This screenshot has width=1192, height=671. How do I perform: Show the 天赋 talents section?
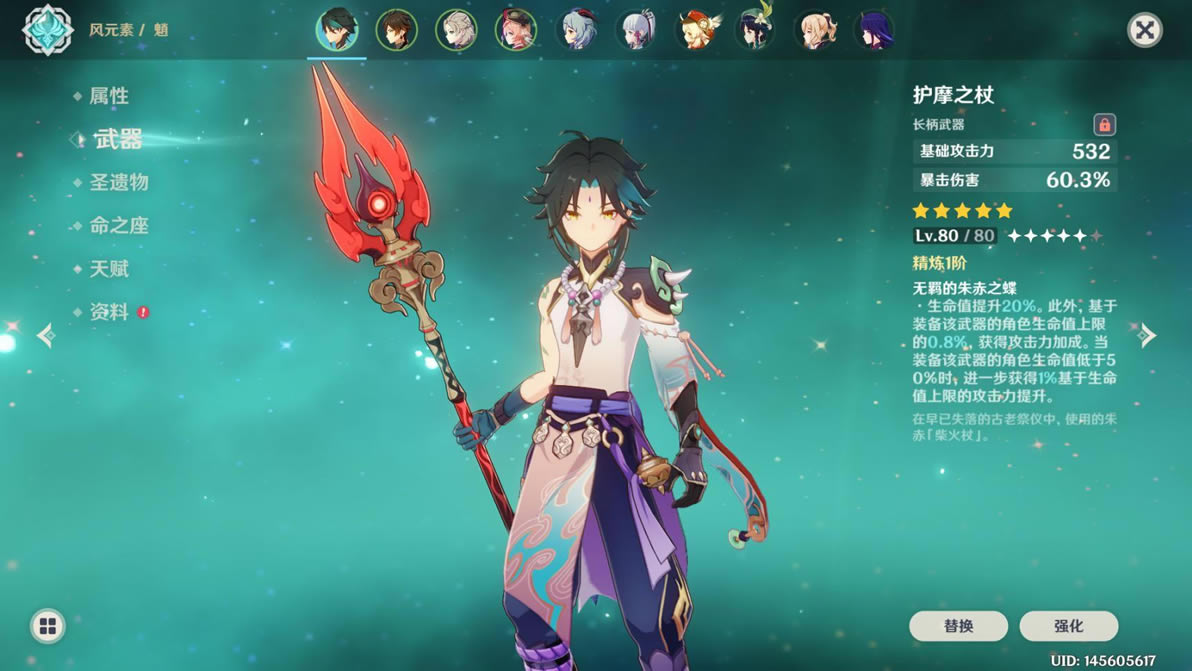[109, 269]
